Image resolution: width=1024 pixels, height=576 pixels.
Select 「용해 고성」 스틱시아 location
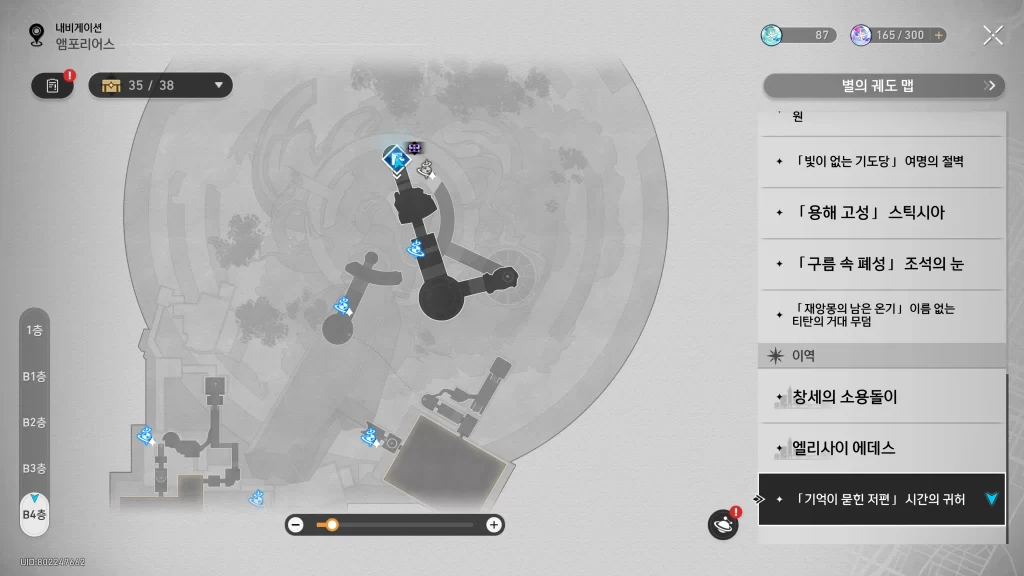point(880,213)
